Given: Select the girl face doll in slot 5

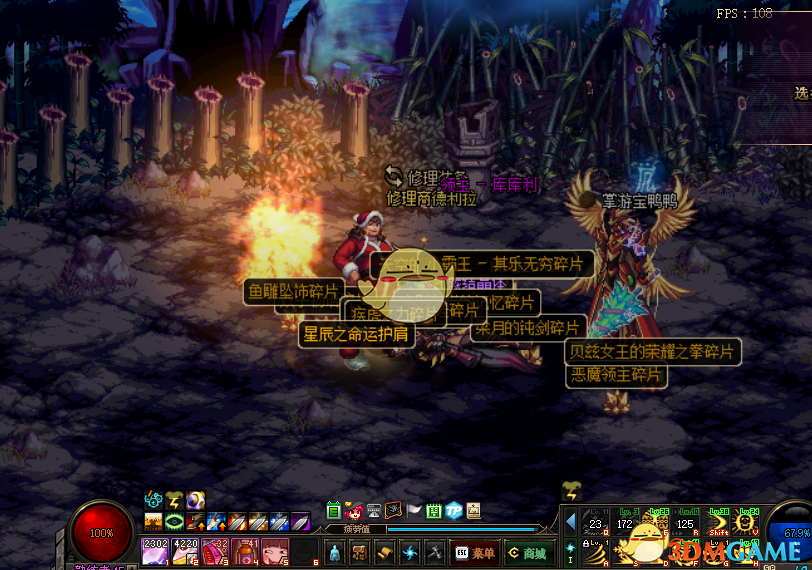Looking at the screenshot, I should [x=275, y=551].
